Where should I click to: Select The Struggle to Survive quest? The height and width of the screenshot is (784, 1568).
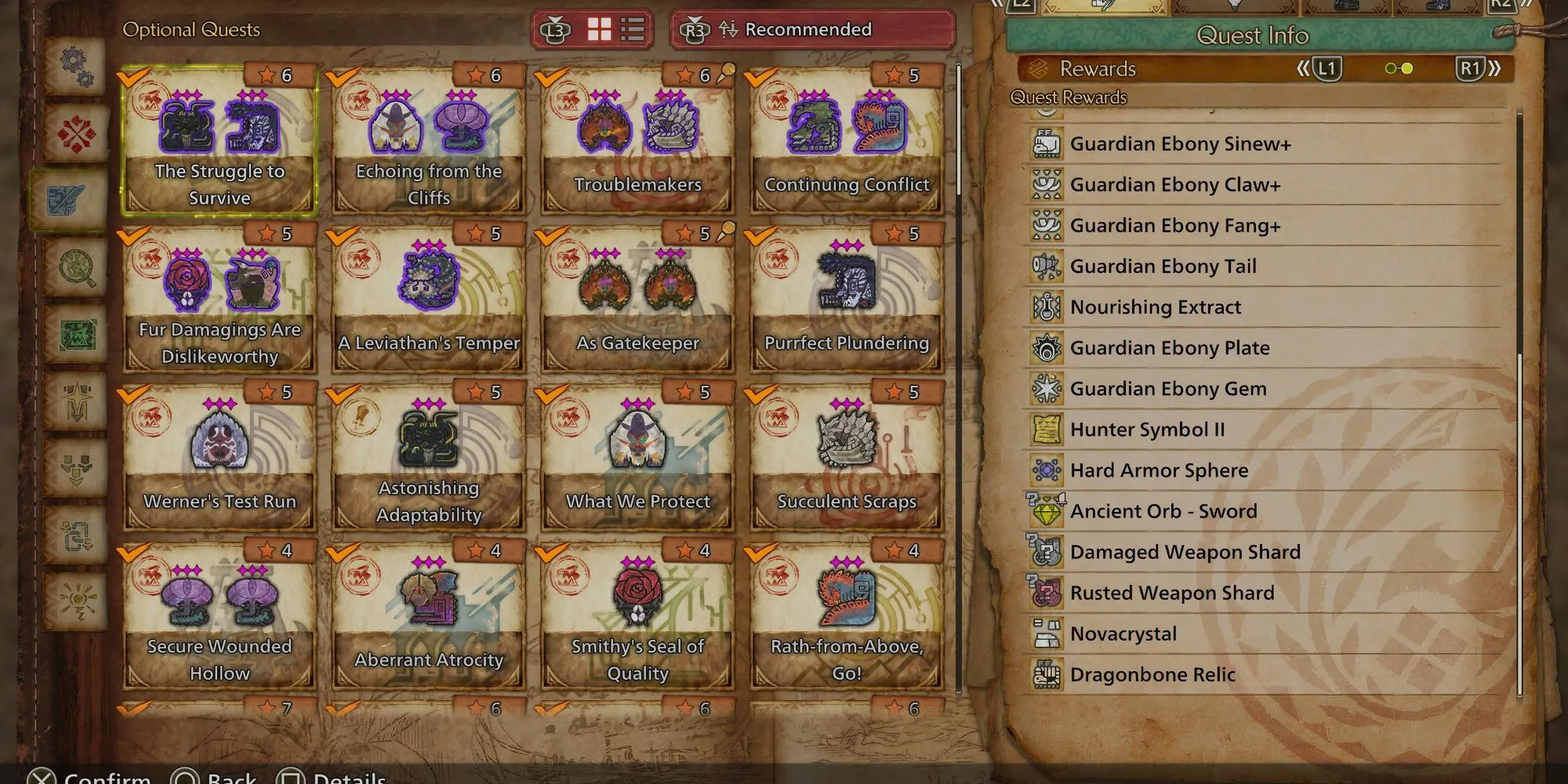[220, 141]
